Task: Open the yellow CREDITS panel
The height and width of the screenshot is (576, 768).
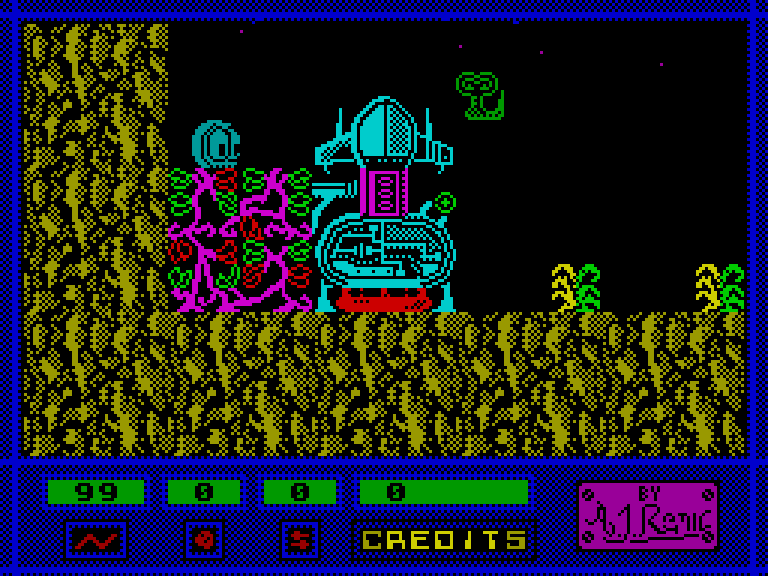Action: click(444, 540)
